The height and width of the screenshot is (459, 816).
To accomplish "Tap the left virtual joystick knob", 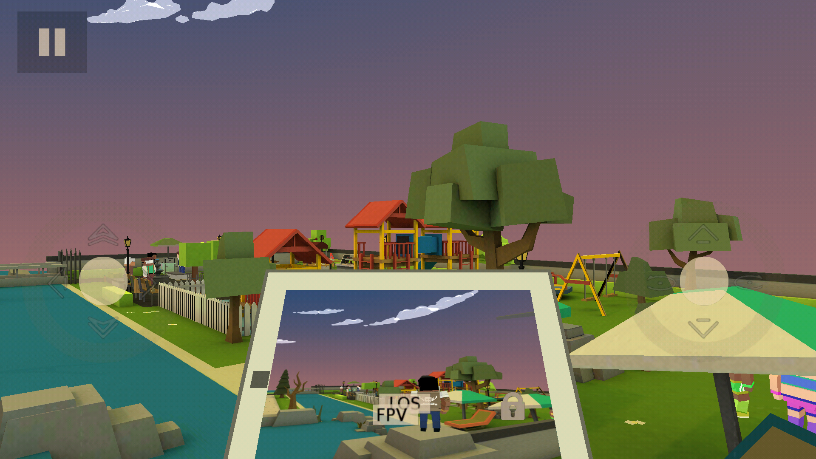I will (x=103, y=281).
